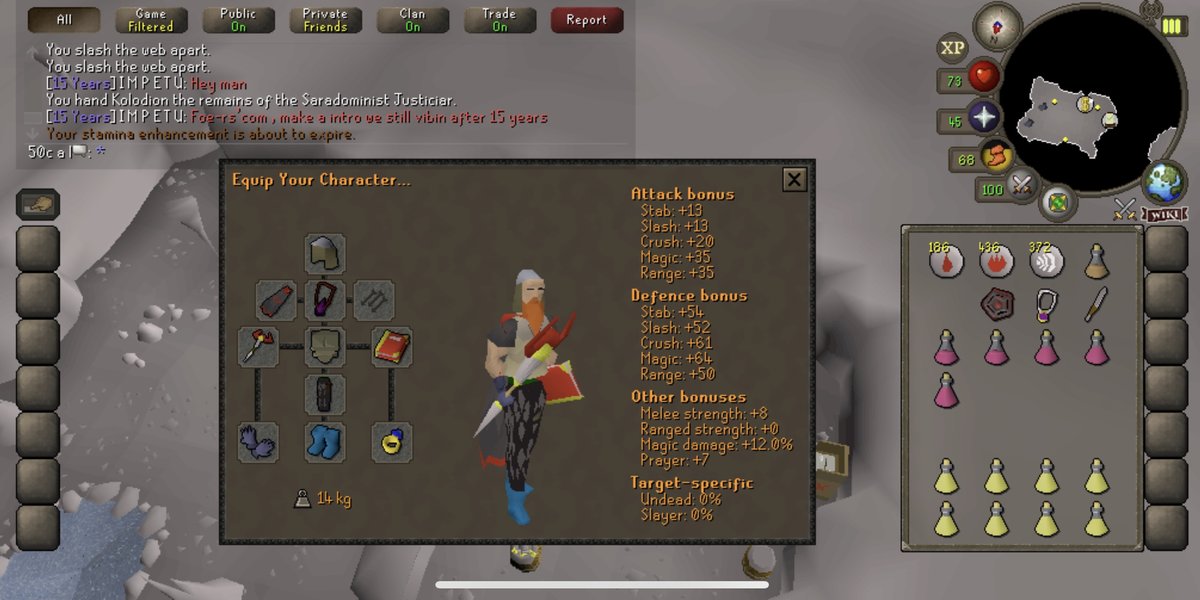Screen dimensions: 1200x600
Task: Select the Trade chat tab
Action: [499, 20]
